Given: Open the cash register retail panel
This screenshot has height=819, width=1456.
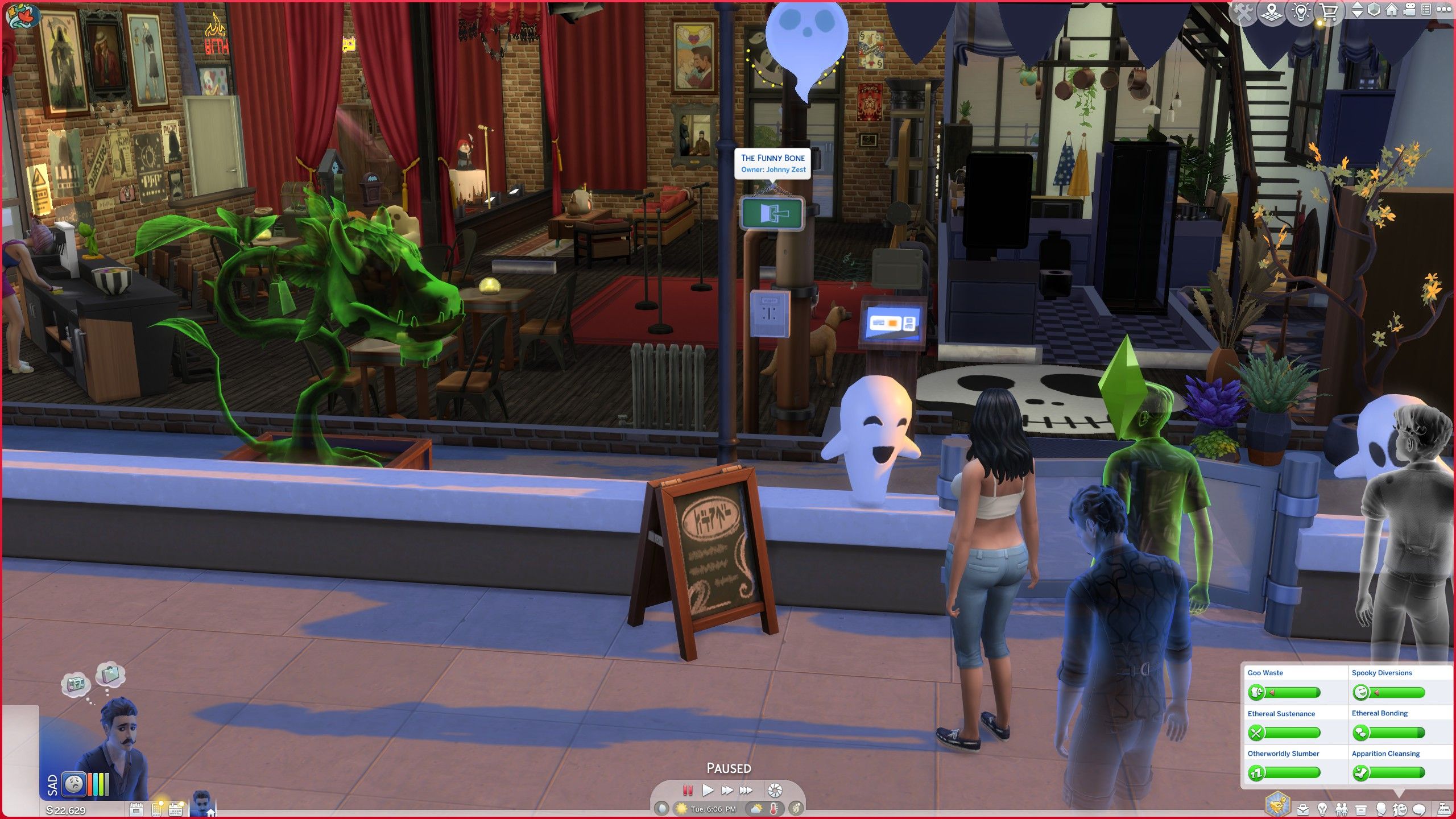Looking at the screenshot, I should tap(1444, 809).
